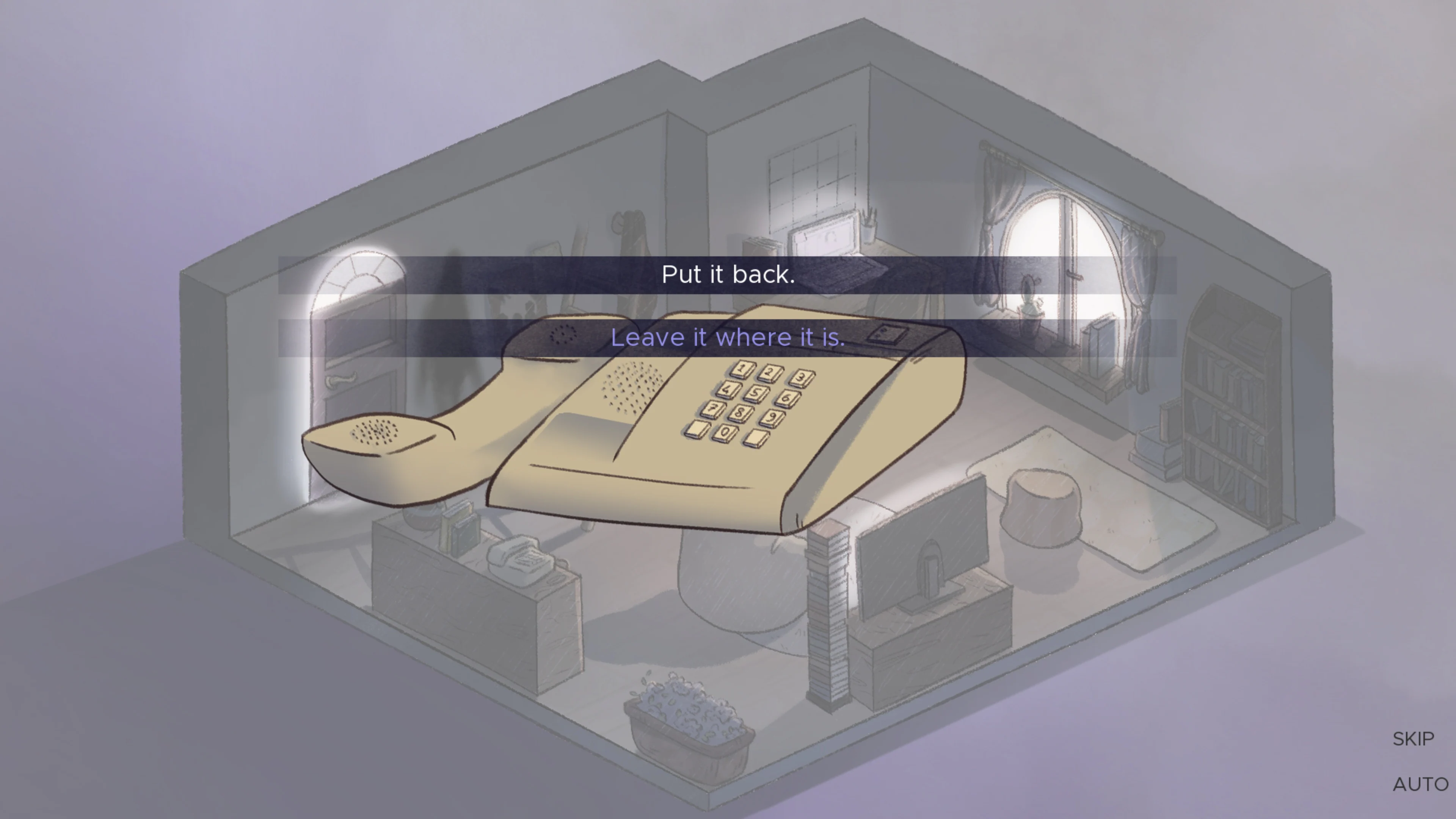Click the dark square button on the phone's top corner
Viewport: 1456px width, 819px height.
[x=889, y=334]
